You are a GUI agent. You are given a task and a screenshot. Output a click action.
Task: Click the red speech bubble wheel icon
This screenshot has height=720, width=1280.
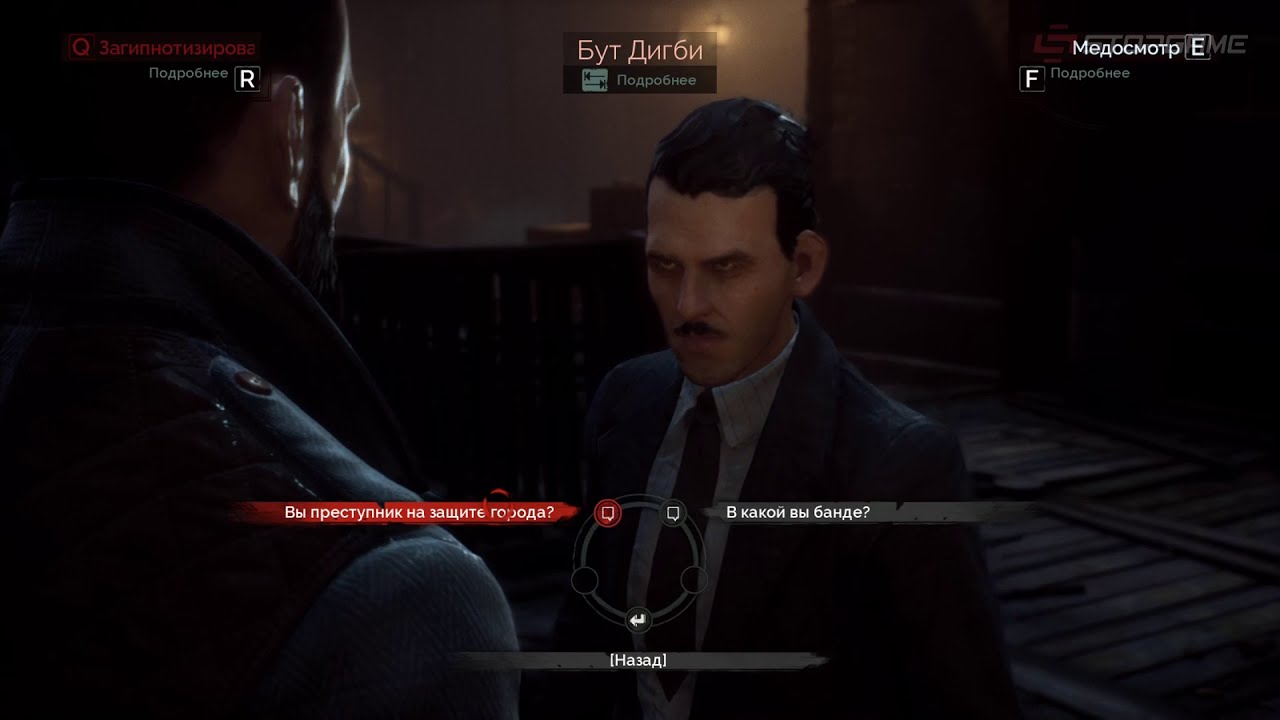(607, 513)
